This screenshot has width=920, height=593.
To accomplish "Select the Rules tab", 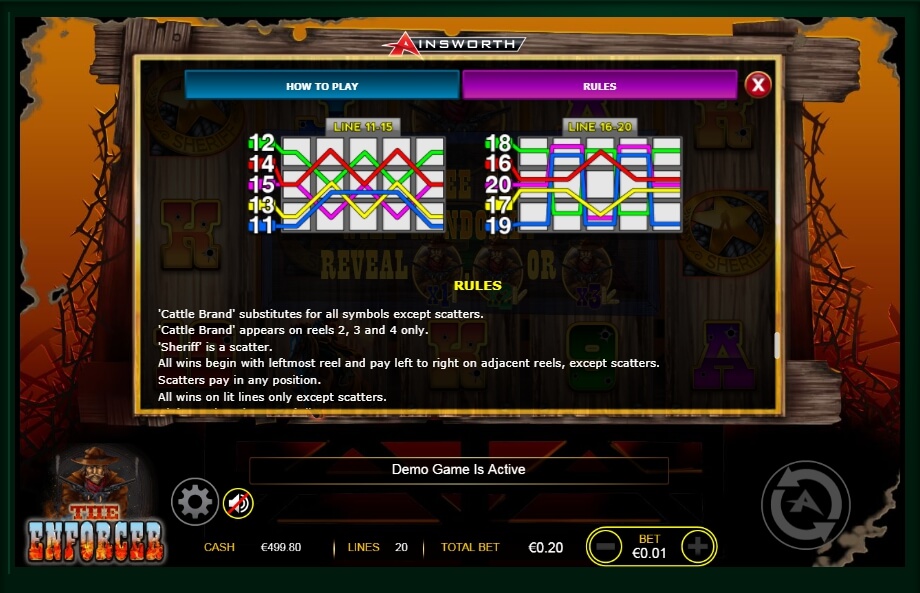I will [599, 86].
